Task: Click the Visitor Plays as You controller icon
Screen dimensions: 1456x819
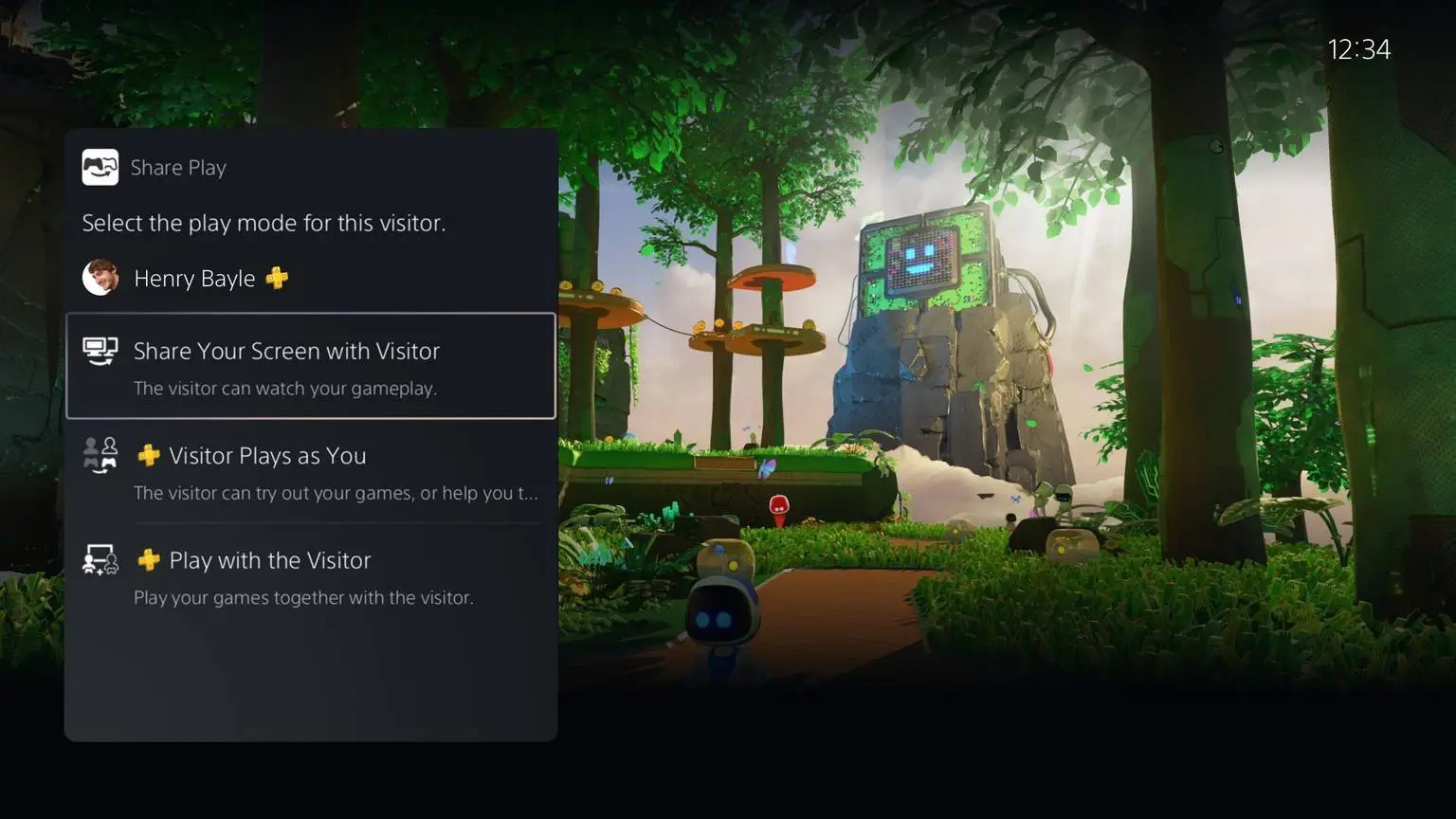Action: tap(100, 456)
